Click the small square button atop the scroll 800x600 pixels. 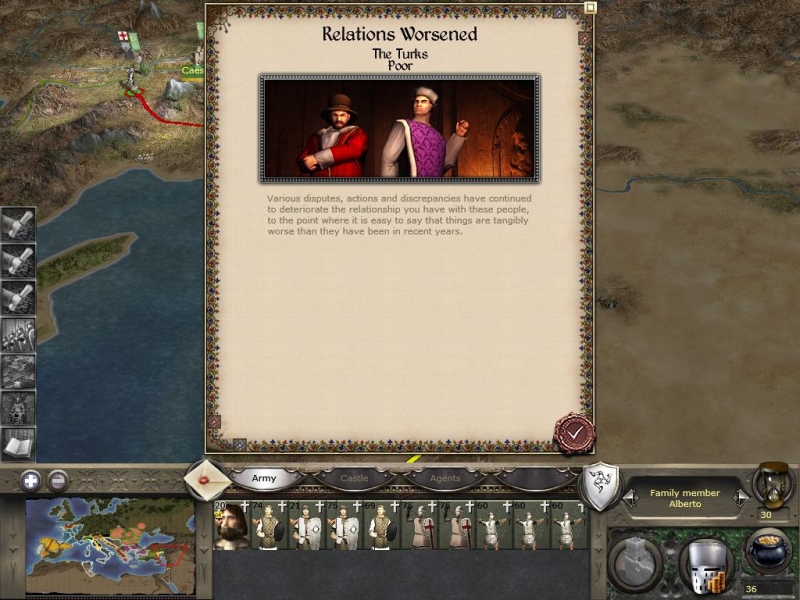point(590,7)
